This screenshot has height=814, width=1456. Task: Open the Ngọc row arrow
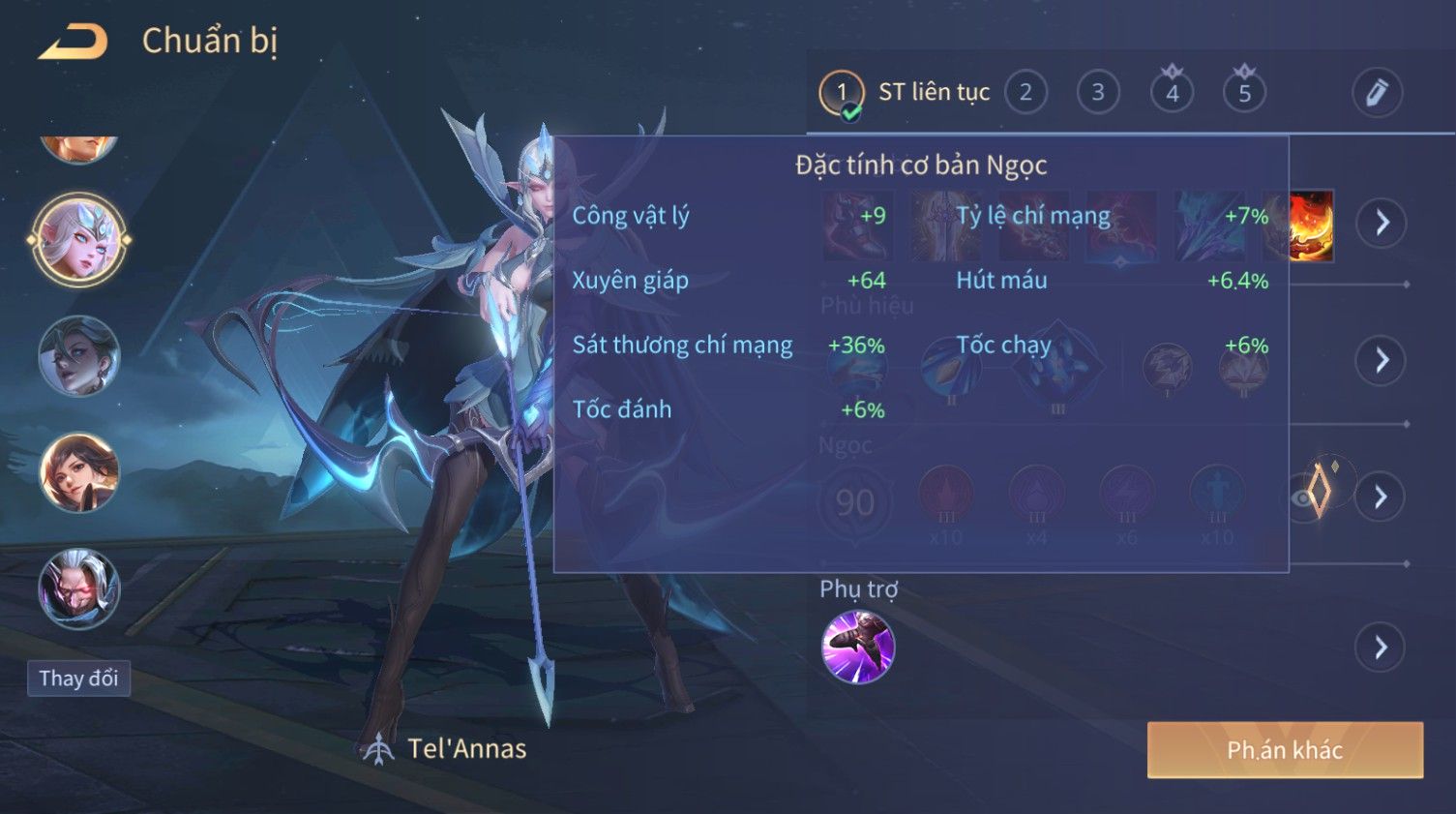[x=1381, y=497]
